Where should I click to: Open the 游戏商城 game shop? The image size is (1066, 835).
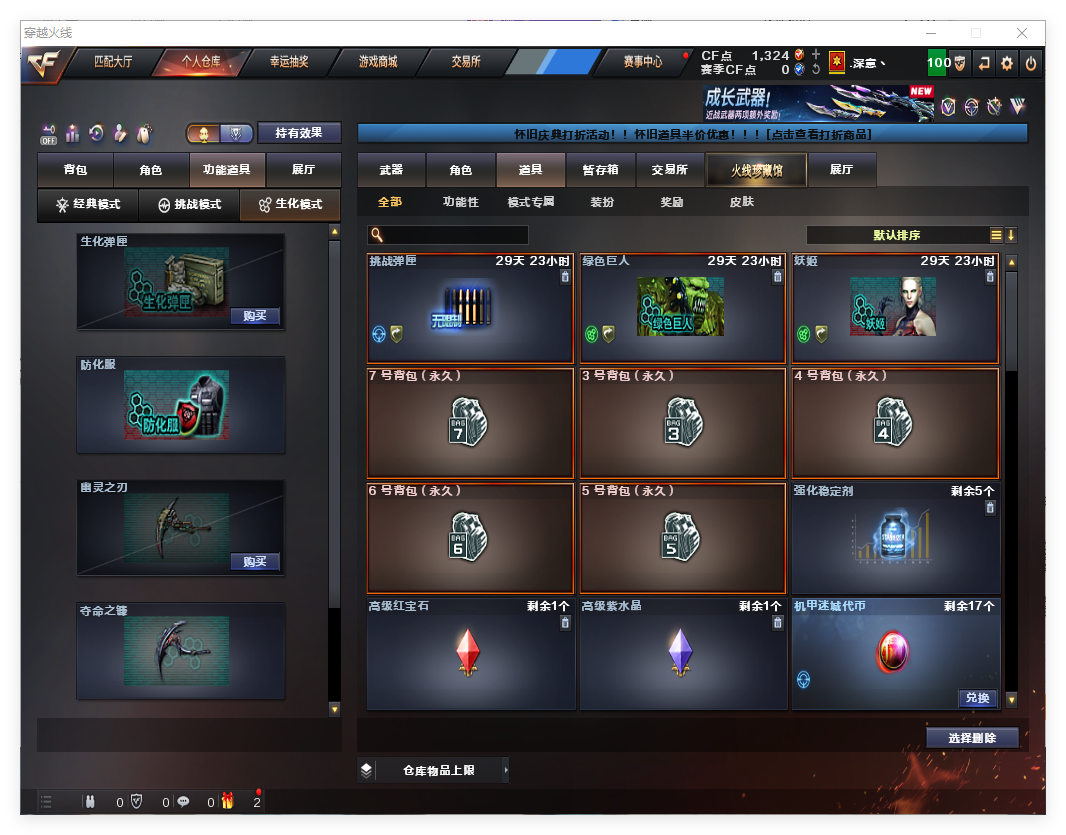click(378, 62)
